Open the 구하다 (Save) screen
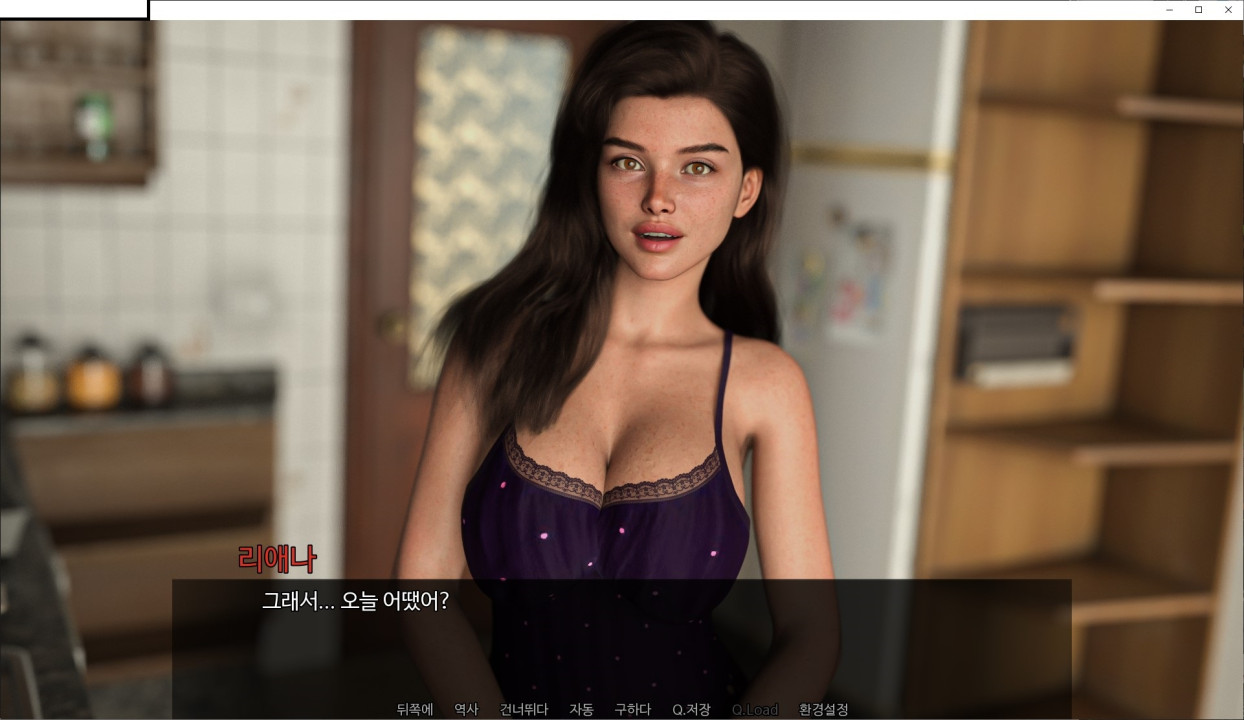Image resolution: width=1244 pixels, height=720 pixels. point(632,710)
